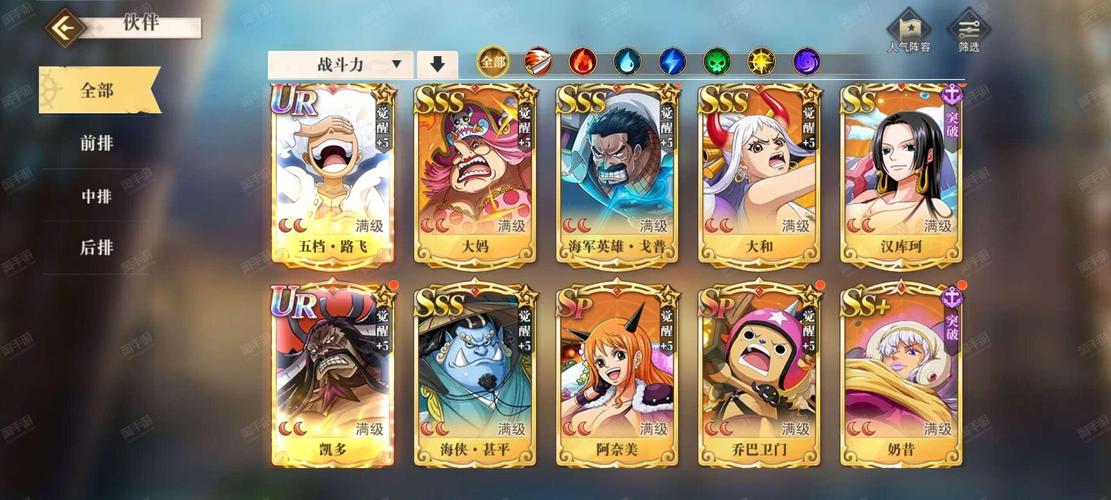Filter by the blue water drop icon
1111x500 pixels.
(x=627, y=62)
